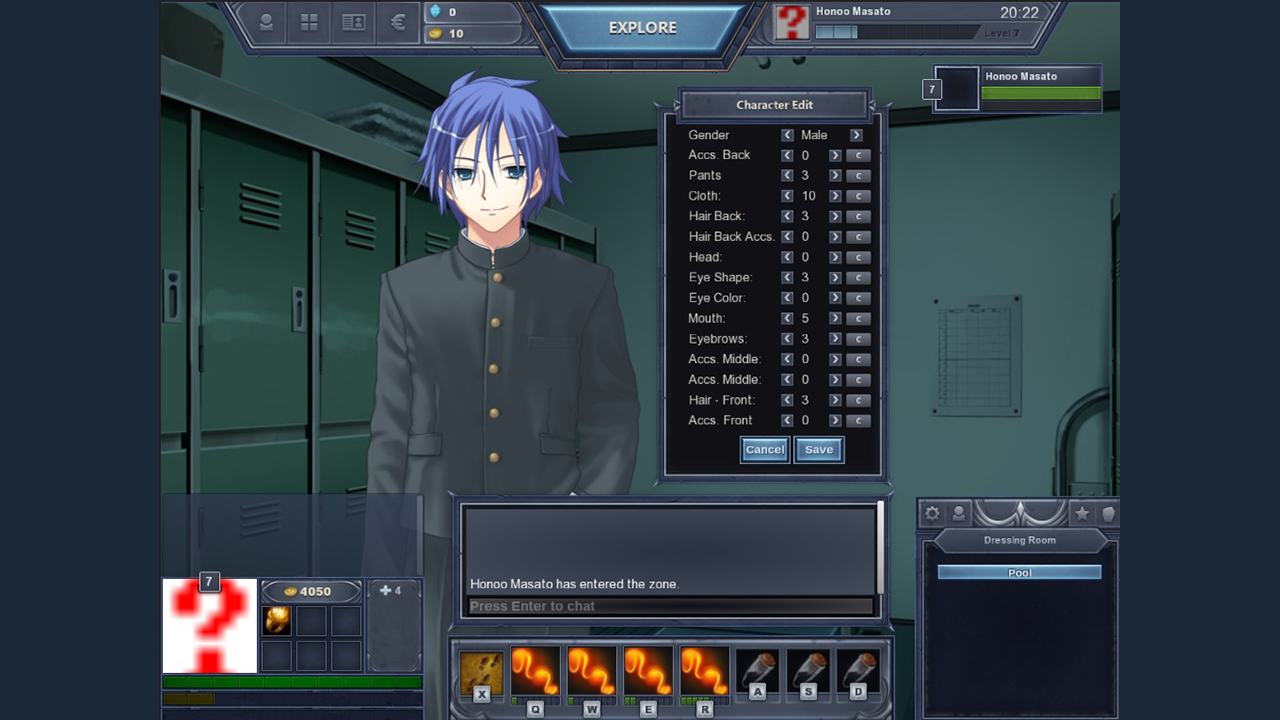1280x720 pixels.
Task: Focus the chat input field
Action: coord(670,606)
